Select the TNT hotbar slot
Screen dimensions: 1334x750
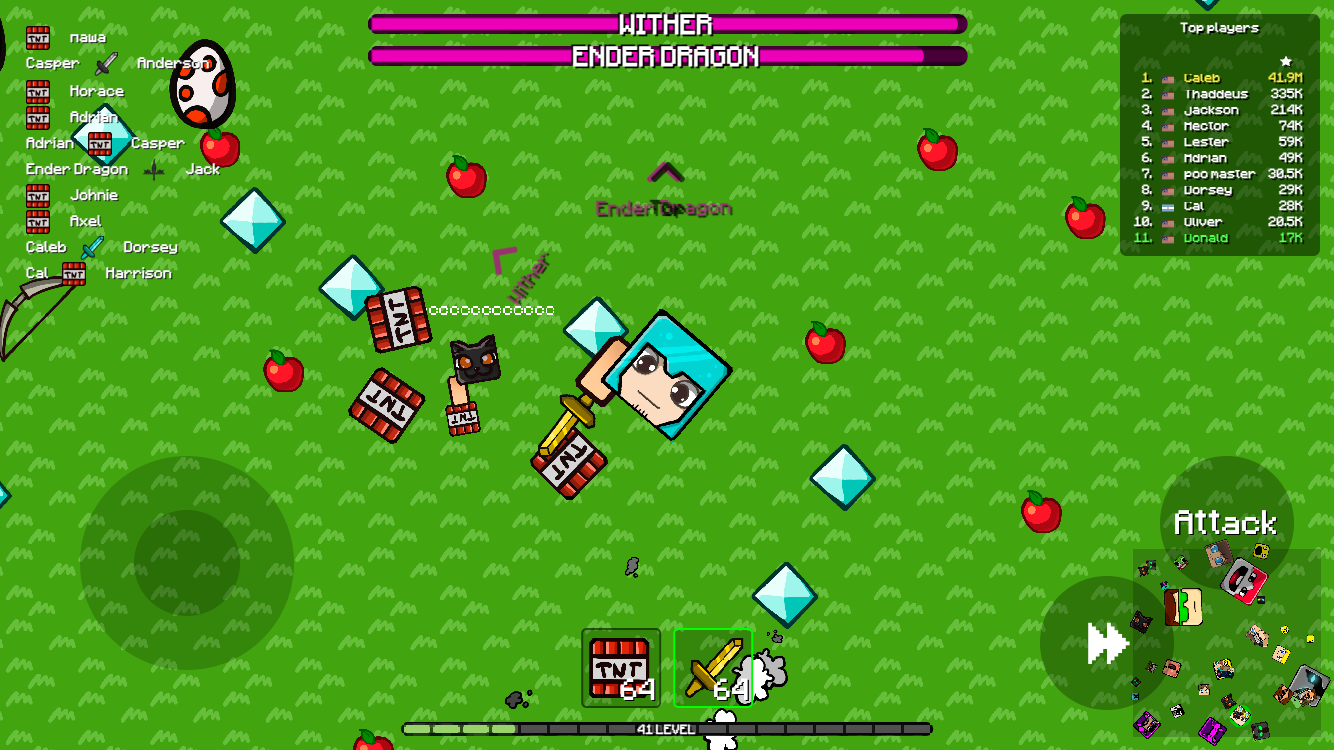619,668
